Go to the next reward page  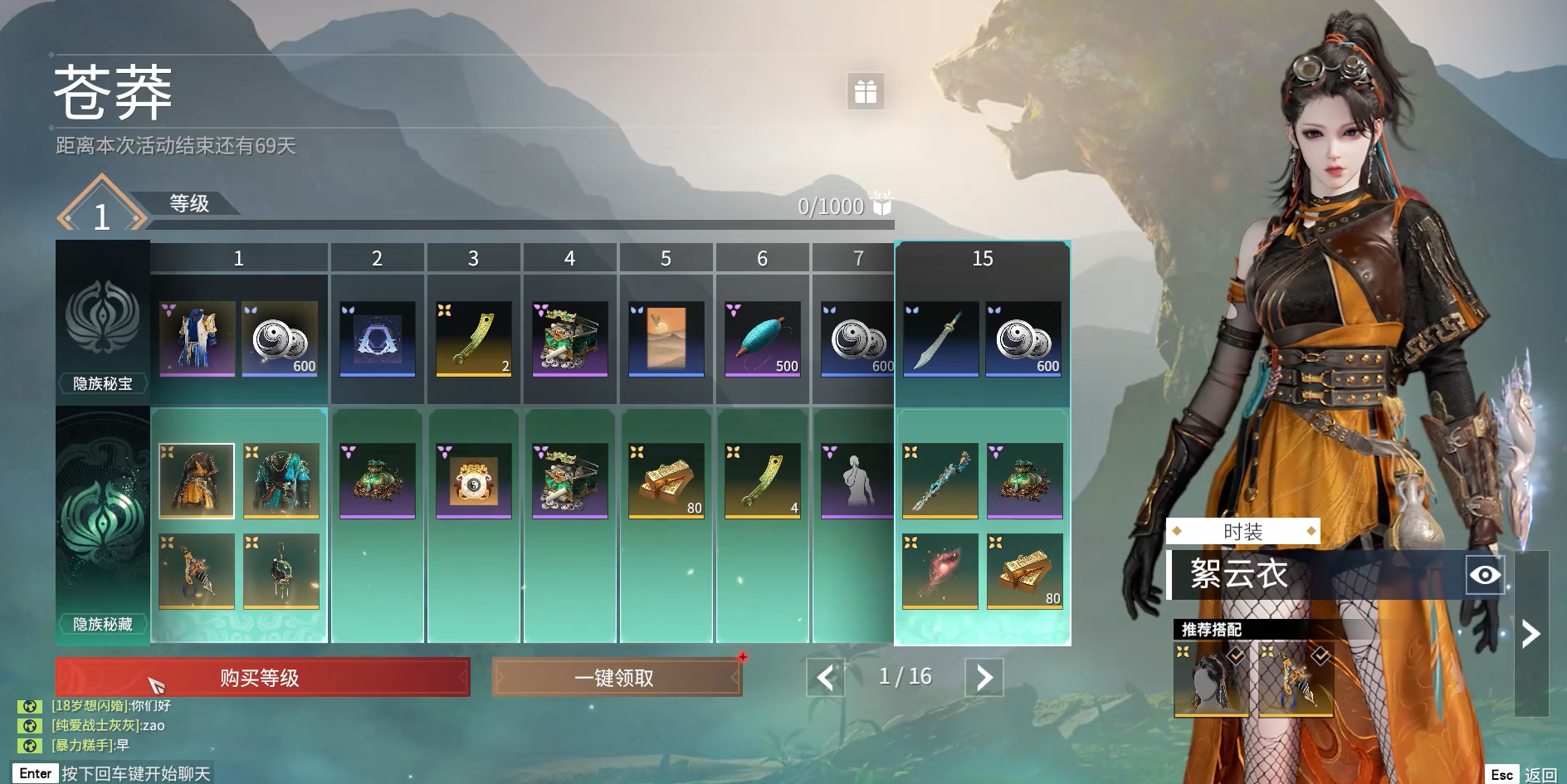[x=984, y=678]
